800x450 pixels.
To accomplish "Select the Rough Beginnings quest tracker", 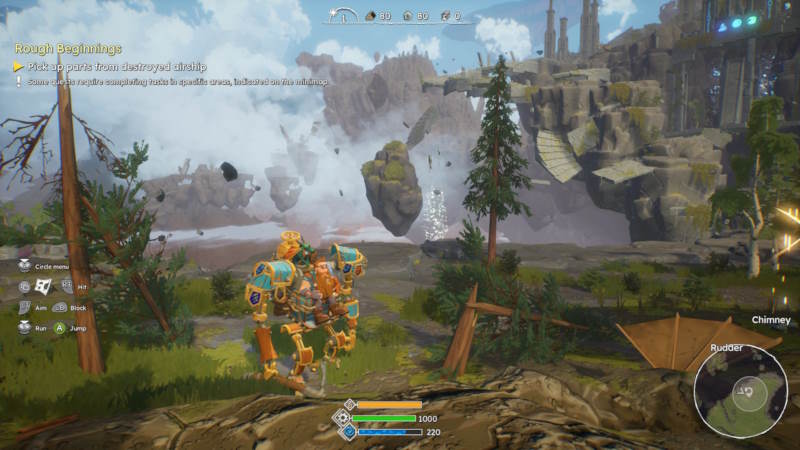I will pyautogui.click(x=68, y=48).
